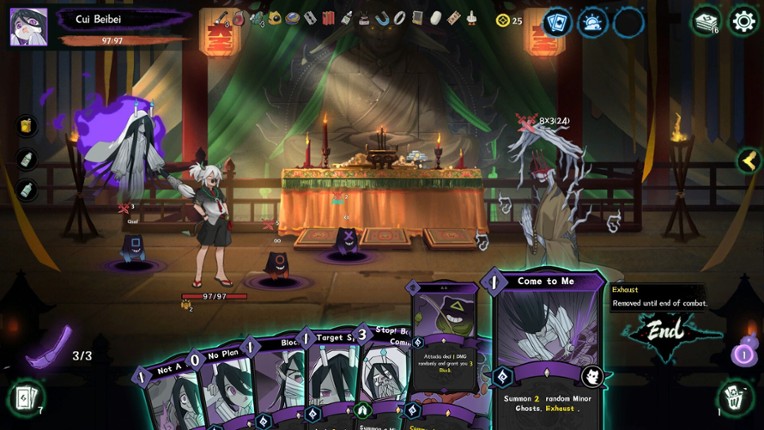Open the weather cloud sun icon

tap(593, 21)
